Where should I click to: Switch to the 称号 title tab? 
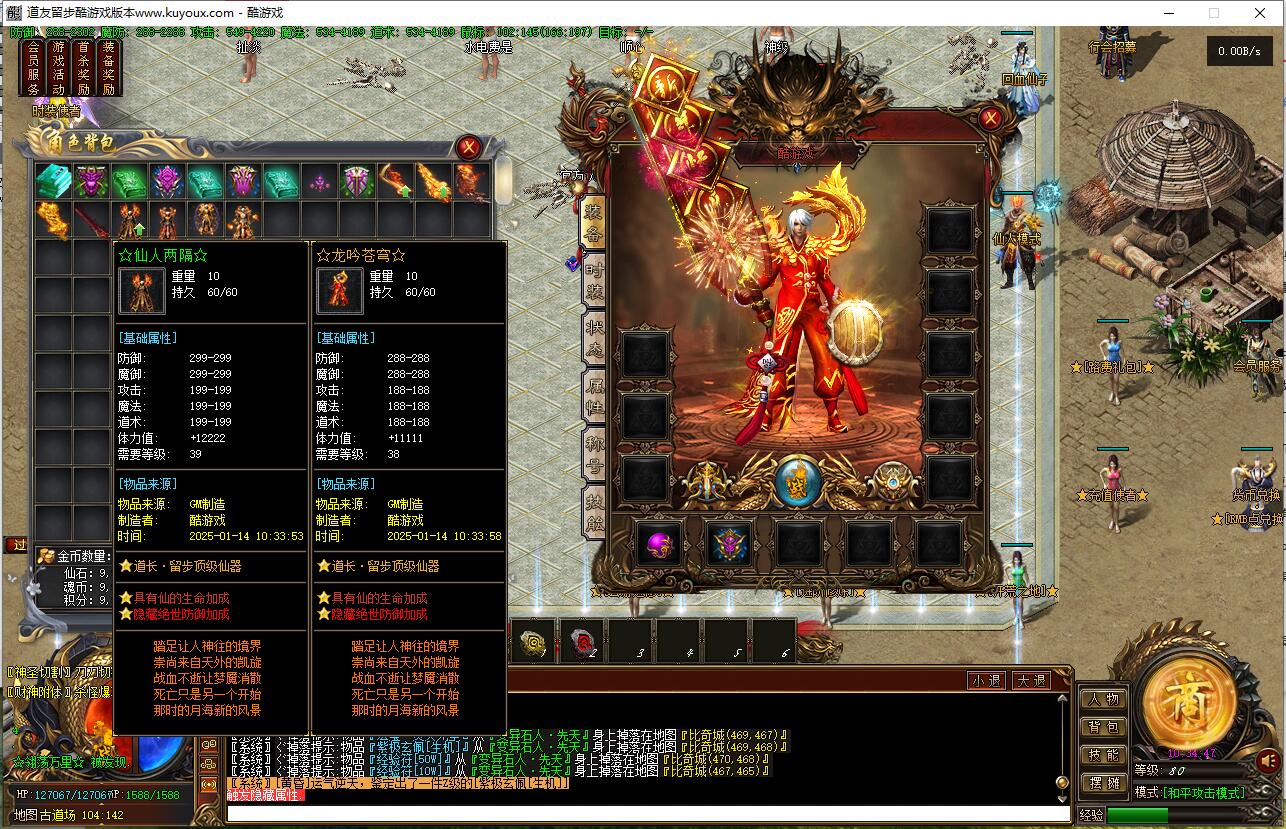594,452
